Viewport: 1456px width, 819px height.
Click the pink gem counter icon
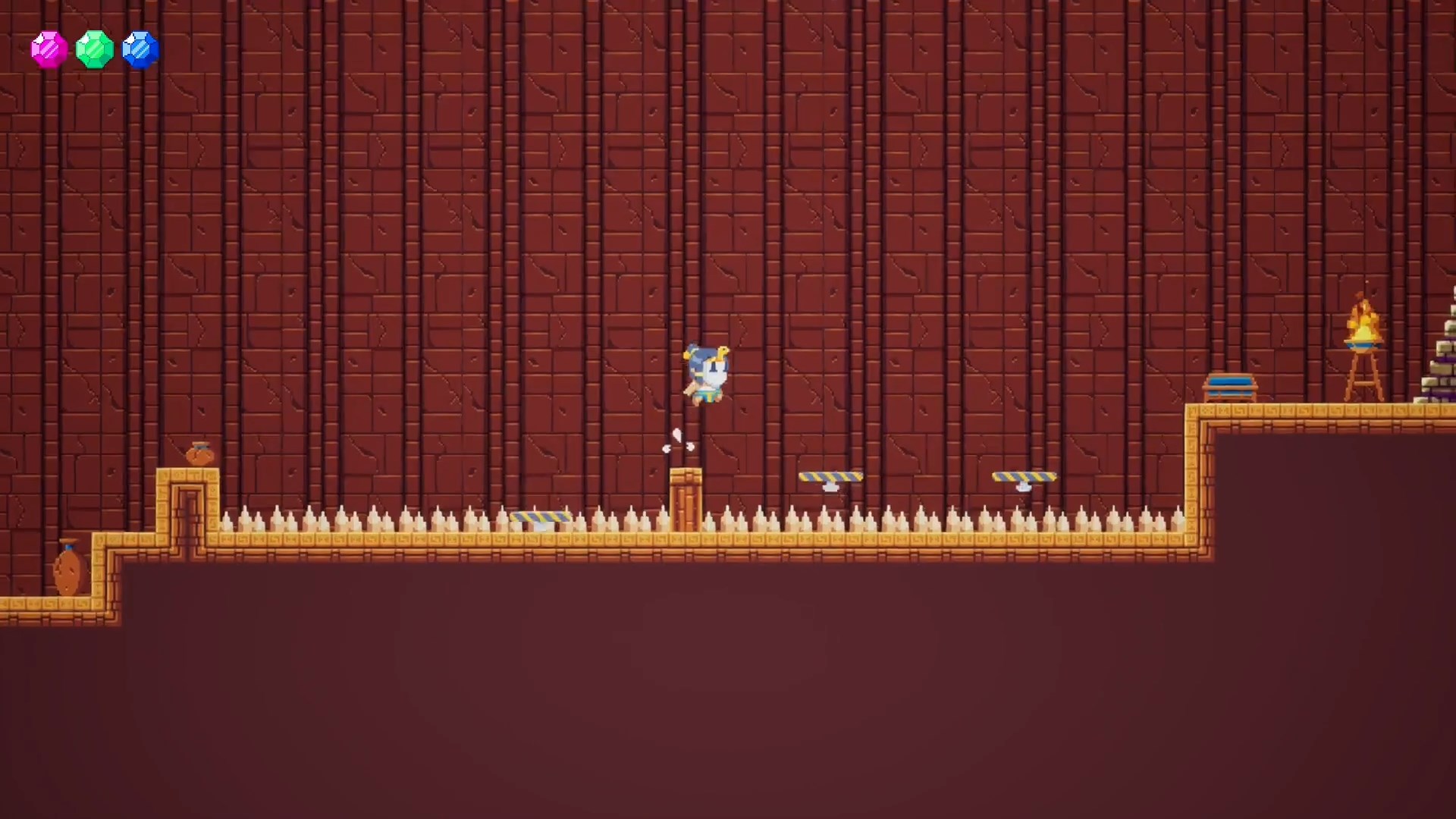tap(49, 49)
